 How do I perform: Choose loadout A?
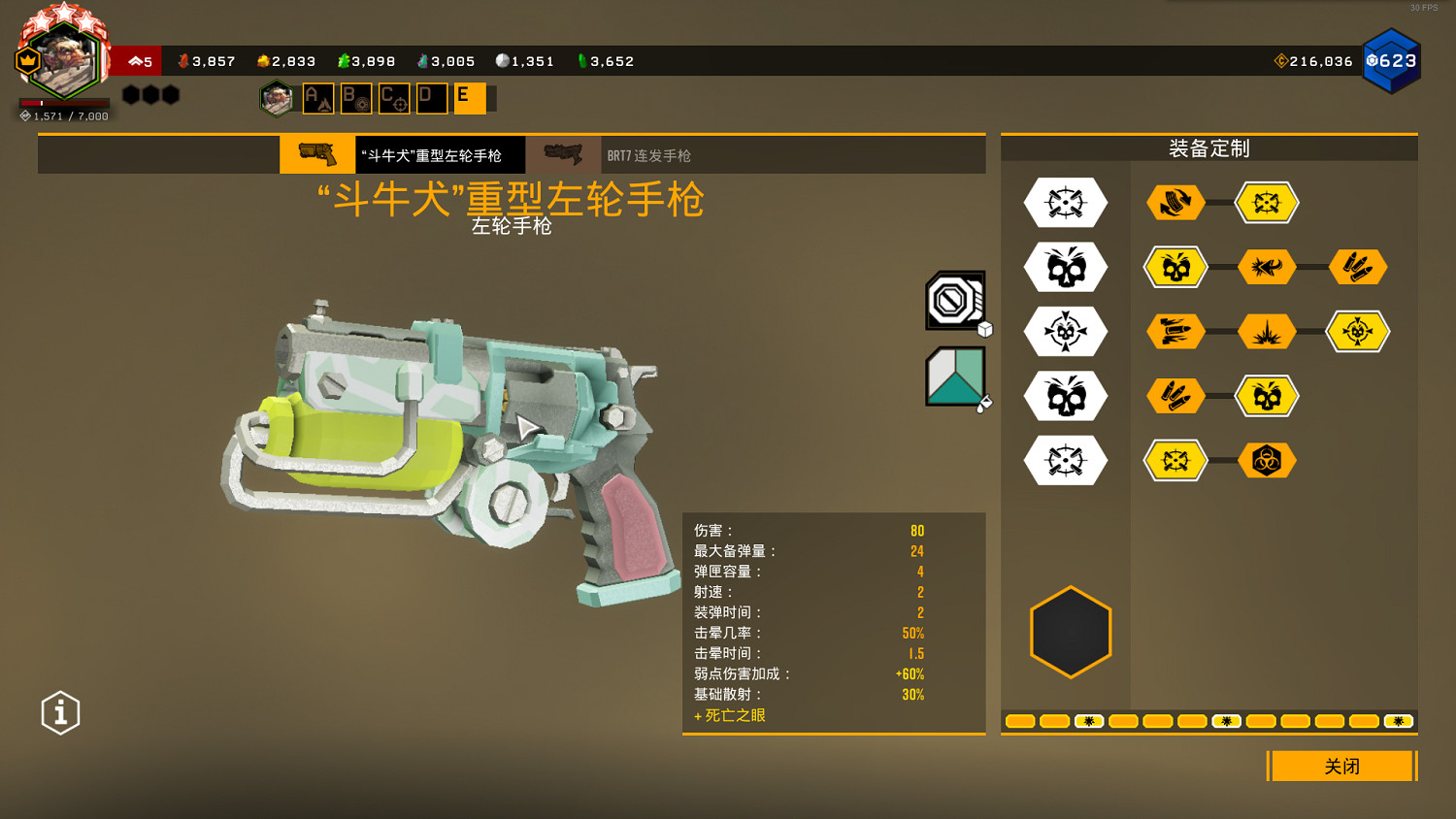pyautogui.click(x=318, y=98)
